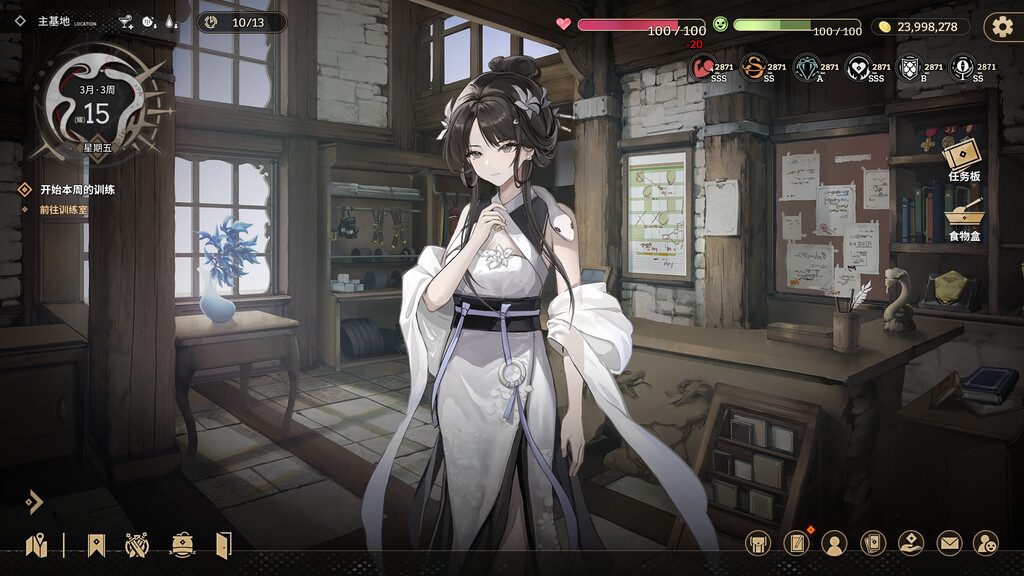Open the crossed swords icon
The image size is (1024, 576).
[137, 545]
